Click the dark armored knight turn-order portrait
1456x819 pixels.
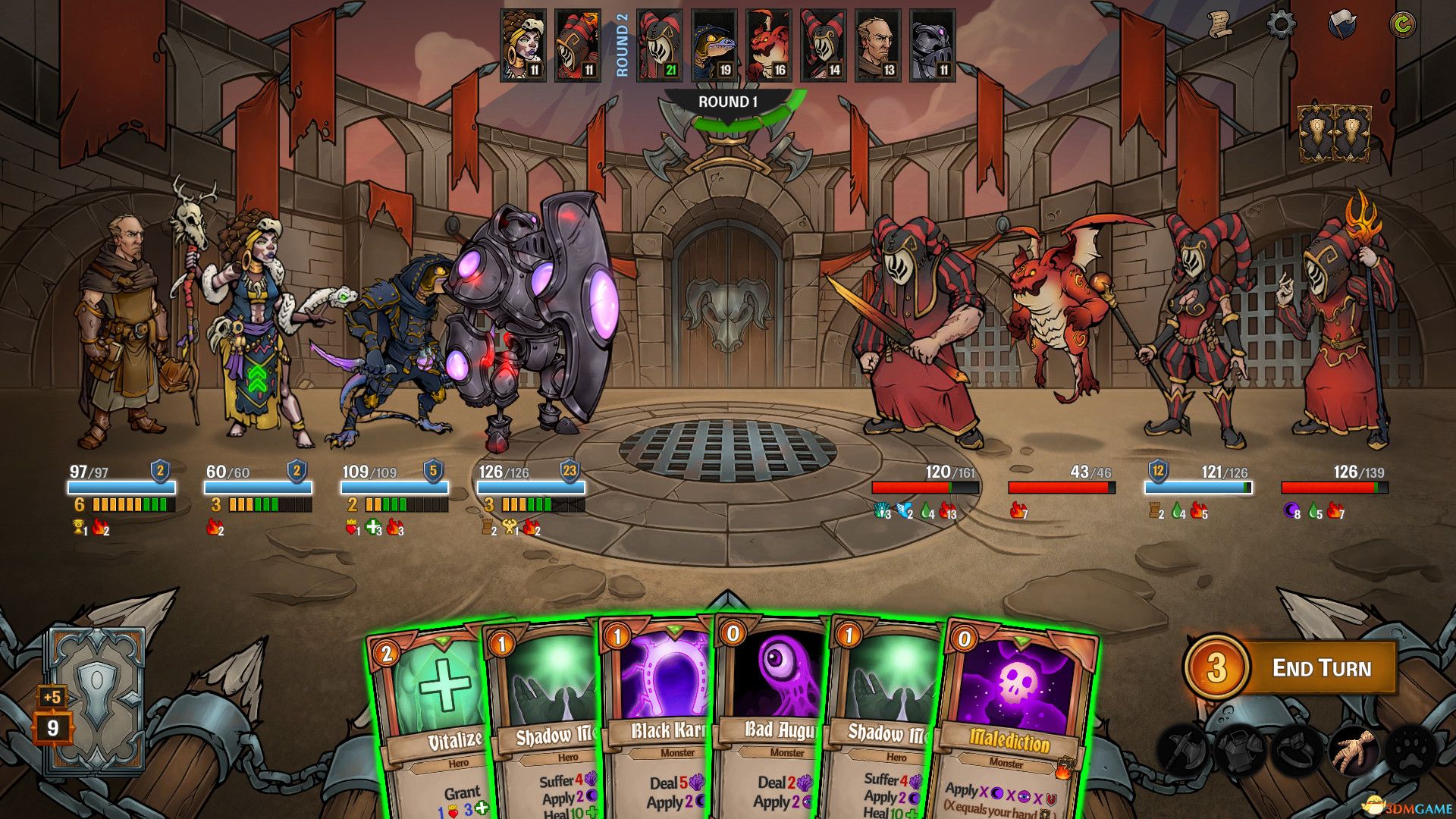click(x=933, y=45)
